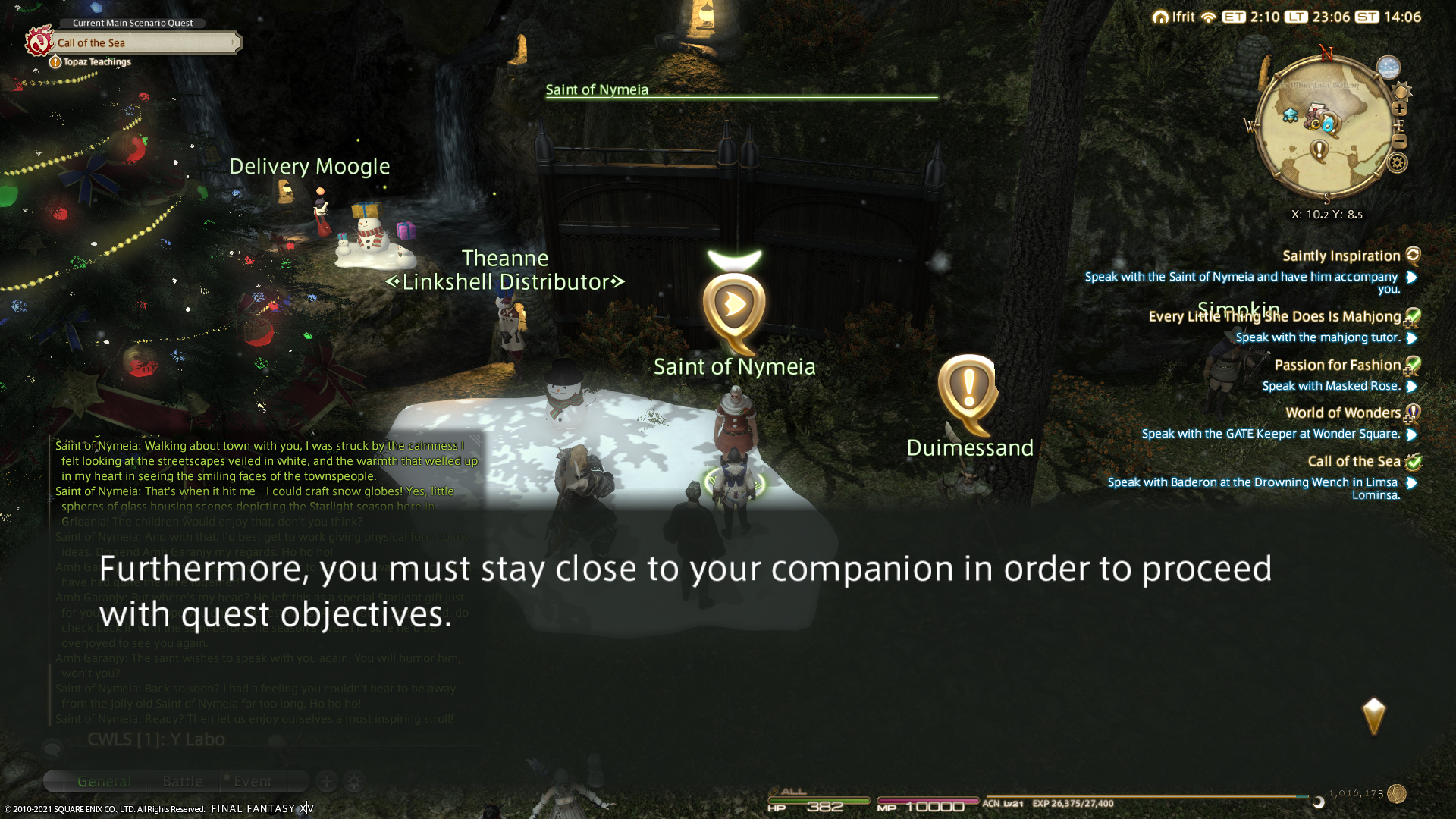Switch to the General chat tab
The image size is (1456, 819).
pos(104,781)
